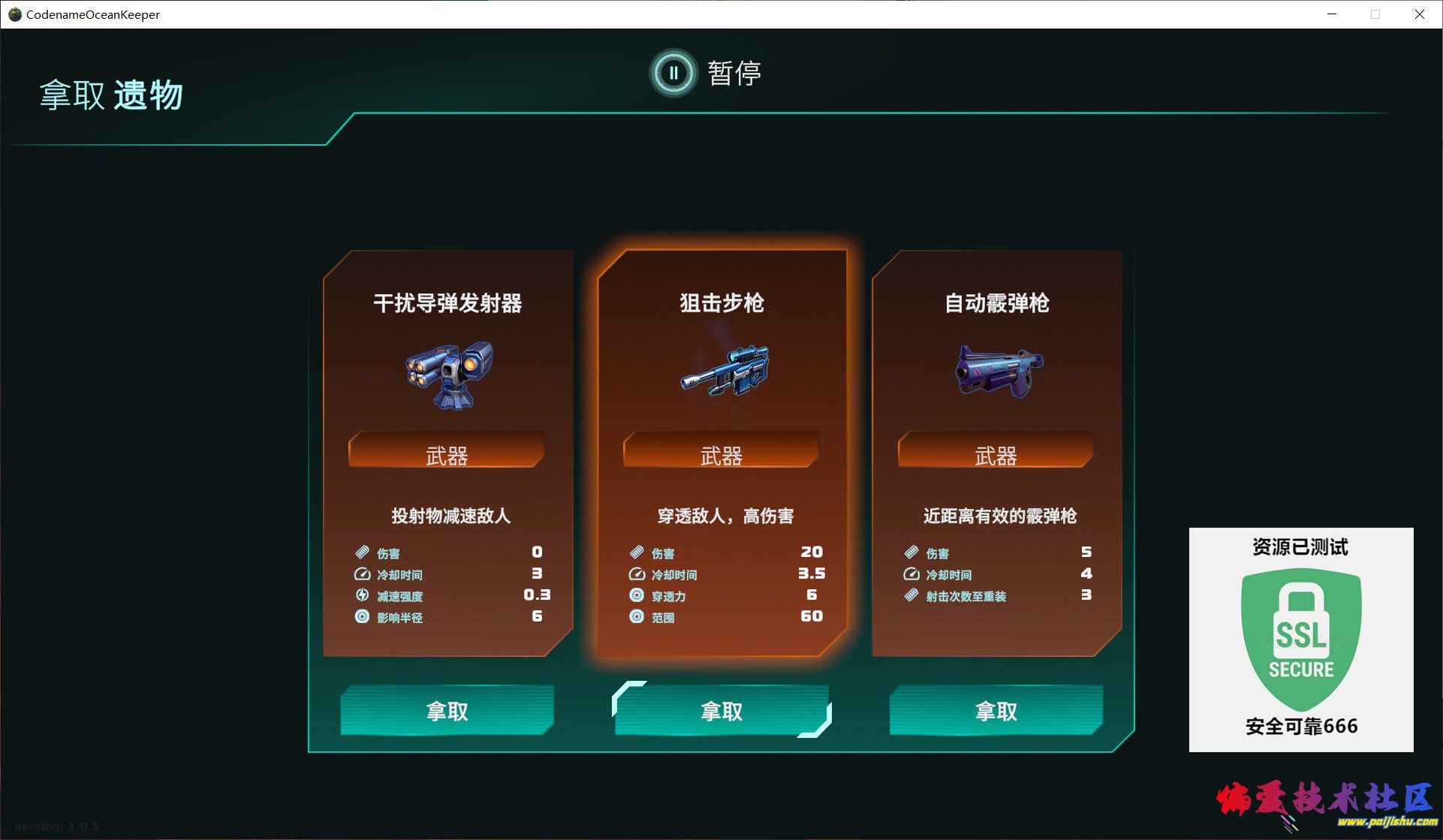Click the 穿透力 stat icon on the sniper rifle

point(636,596)
